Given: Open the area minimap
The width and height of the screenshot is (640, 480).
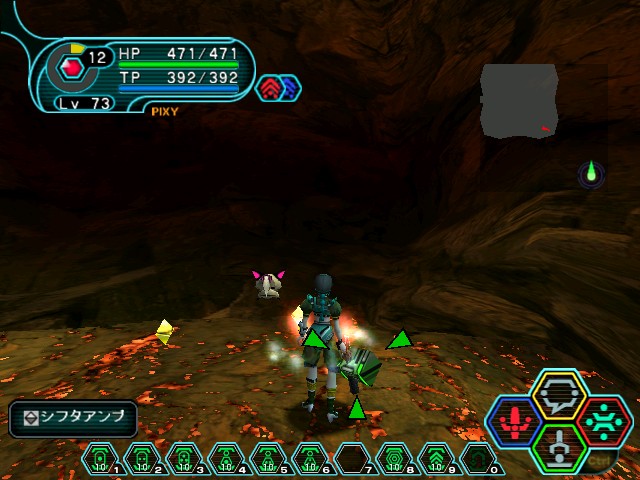Looking at the screenshot, I should (519, 100).
